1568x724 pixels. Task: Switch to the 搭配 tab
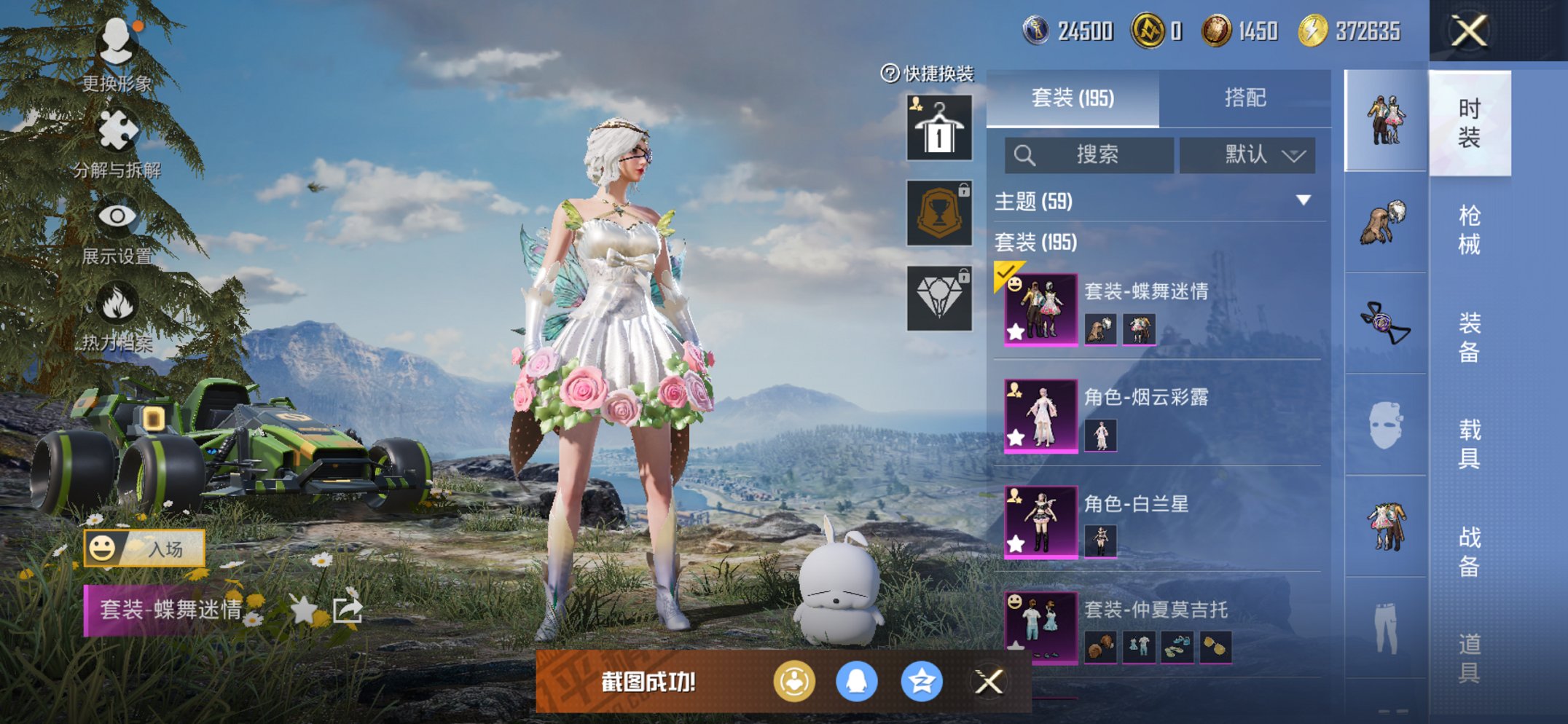click(x=1244, y=98)
